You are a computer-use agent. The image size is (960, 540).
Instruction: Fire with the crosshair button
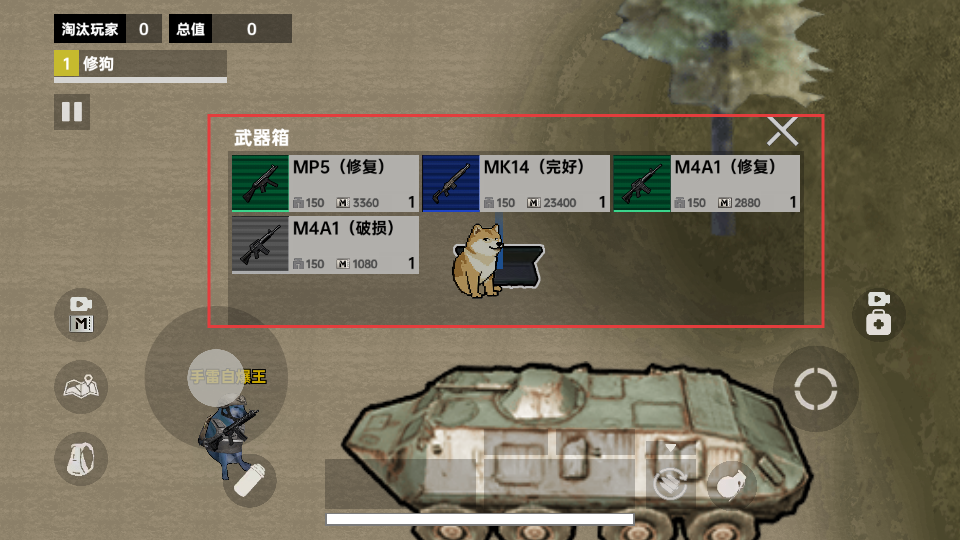tap(815, 389)
